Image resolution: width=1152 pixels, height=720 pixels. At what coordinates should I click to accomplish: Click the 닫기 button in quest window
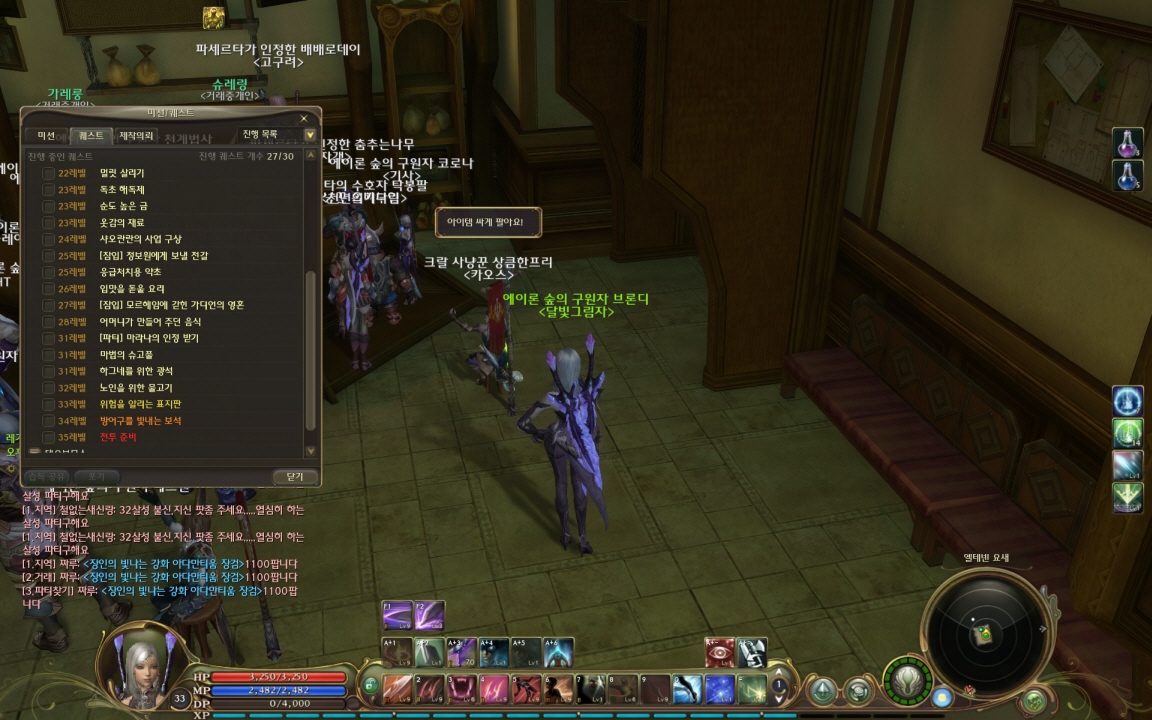(x=294, y=477)
